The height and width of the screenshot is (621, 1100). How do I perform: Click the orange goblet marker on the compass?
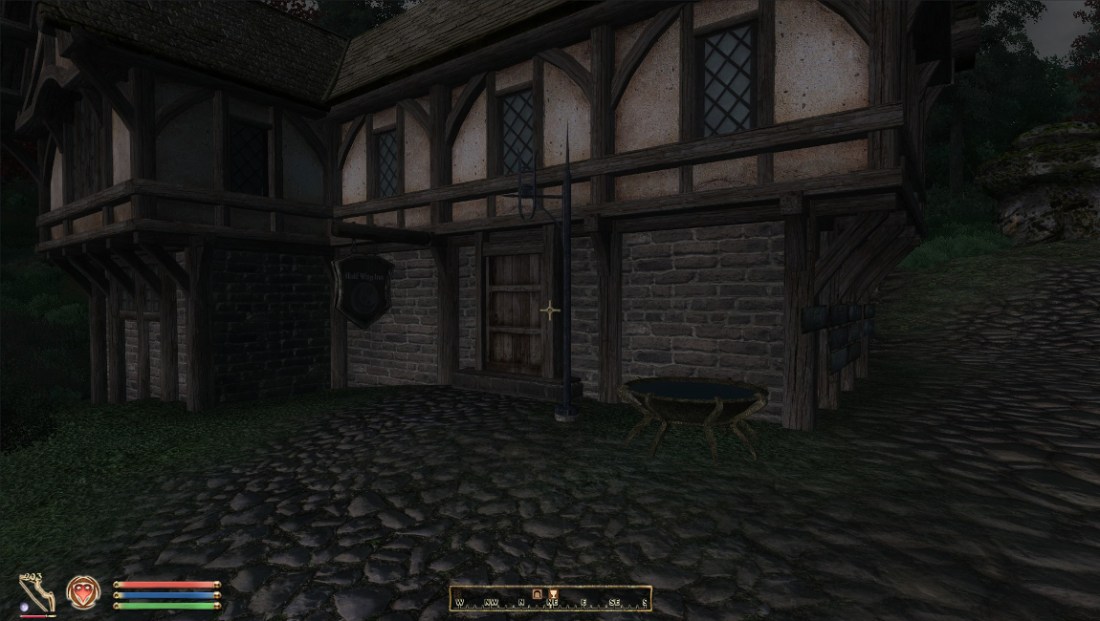[x=551, y=594]
